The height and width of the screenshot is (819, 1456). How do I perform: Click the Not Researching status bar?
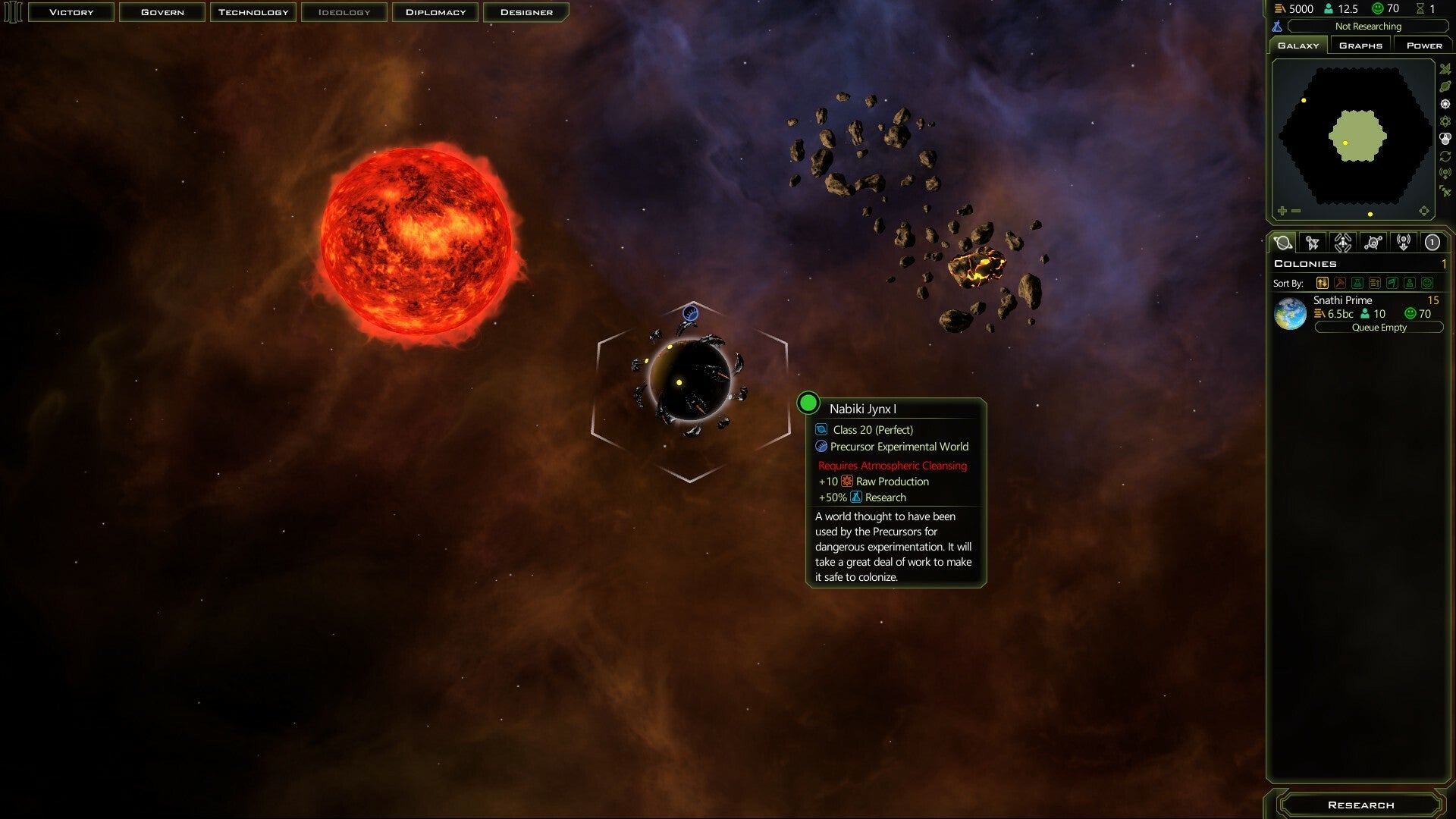1367,27
